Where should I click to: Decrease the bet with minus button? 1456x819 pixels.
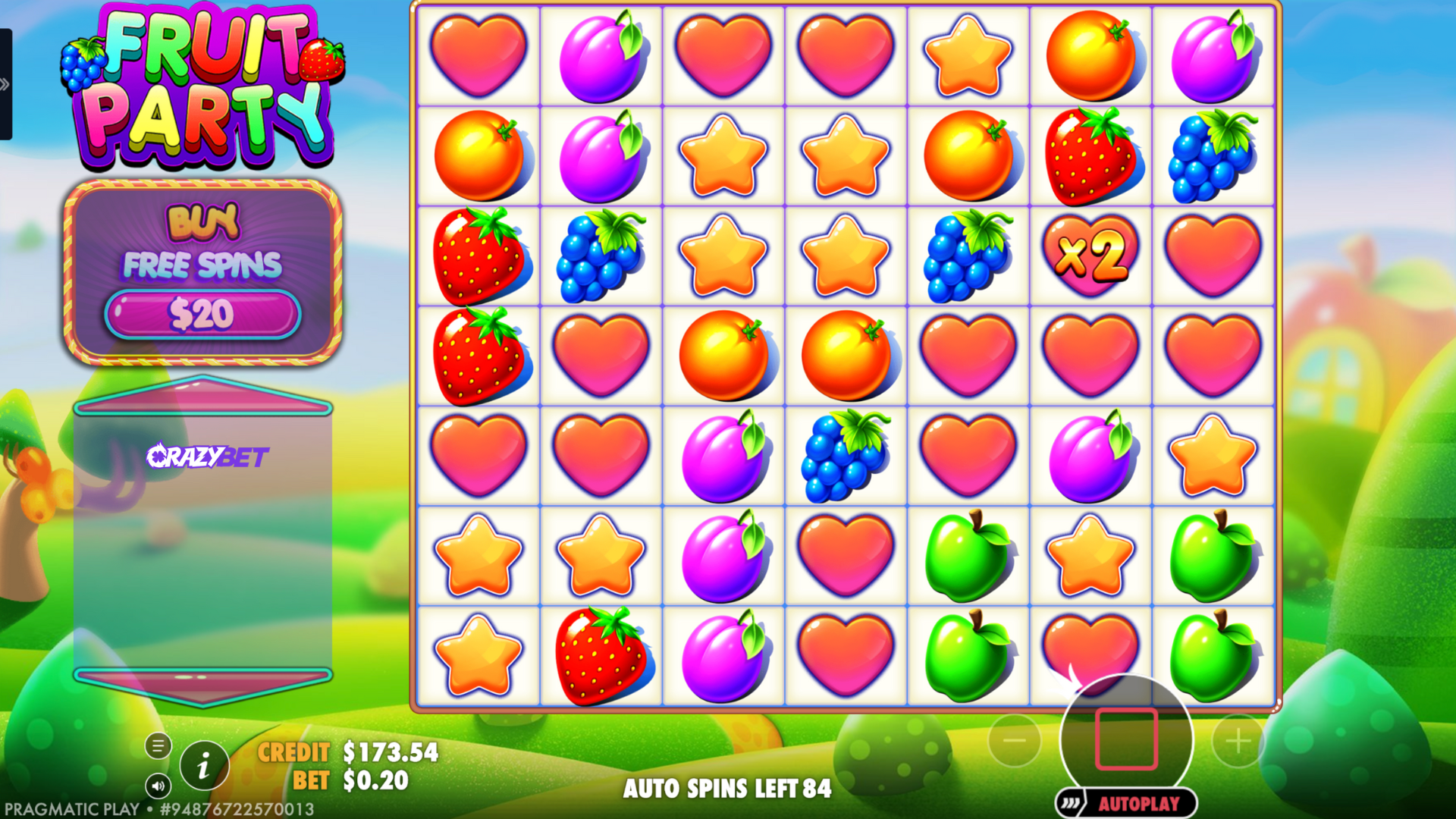[x=1014, y=741]
